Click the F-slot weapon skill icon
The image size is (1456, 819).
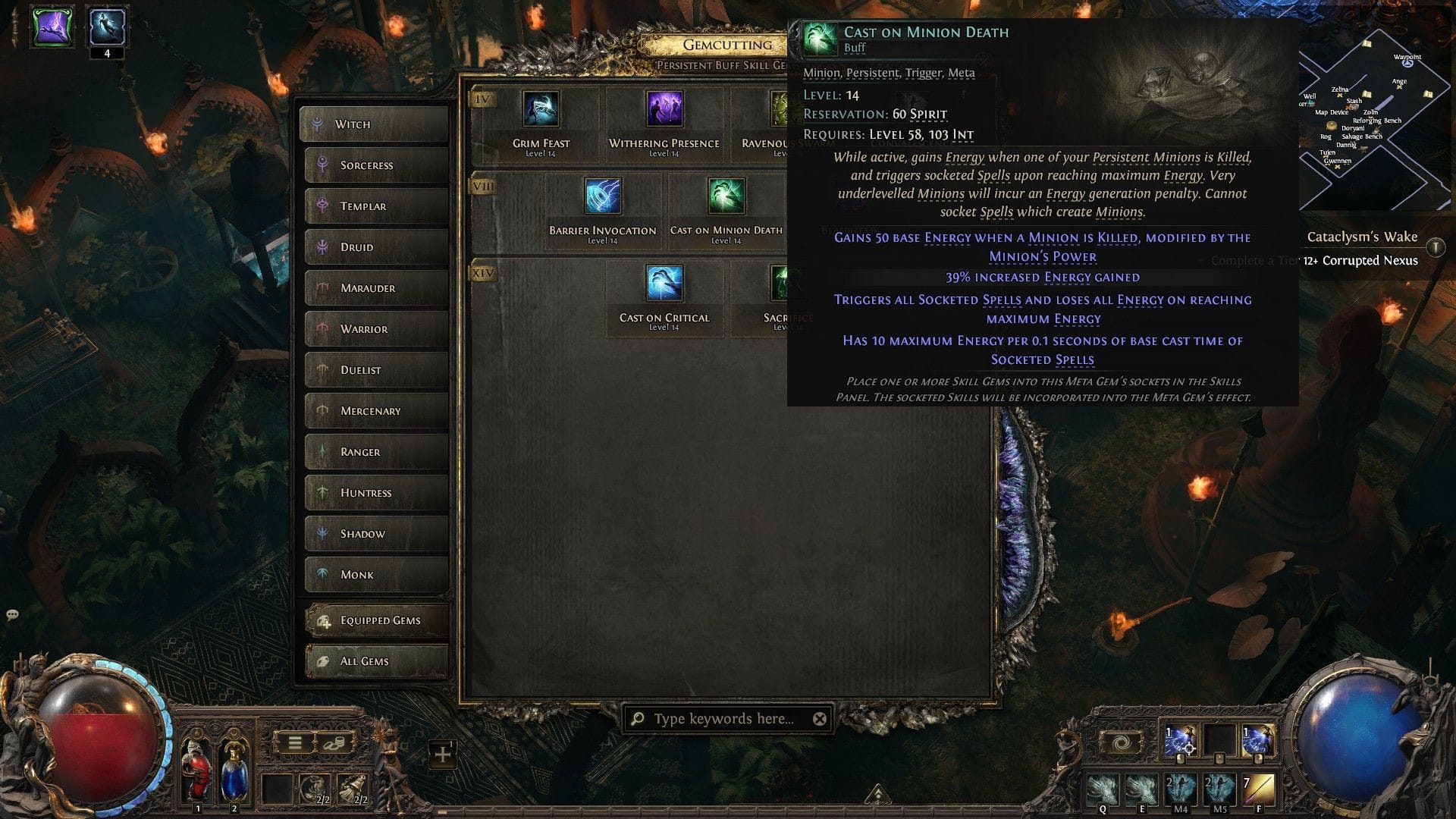tap(1260, 789)
